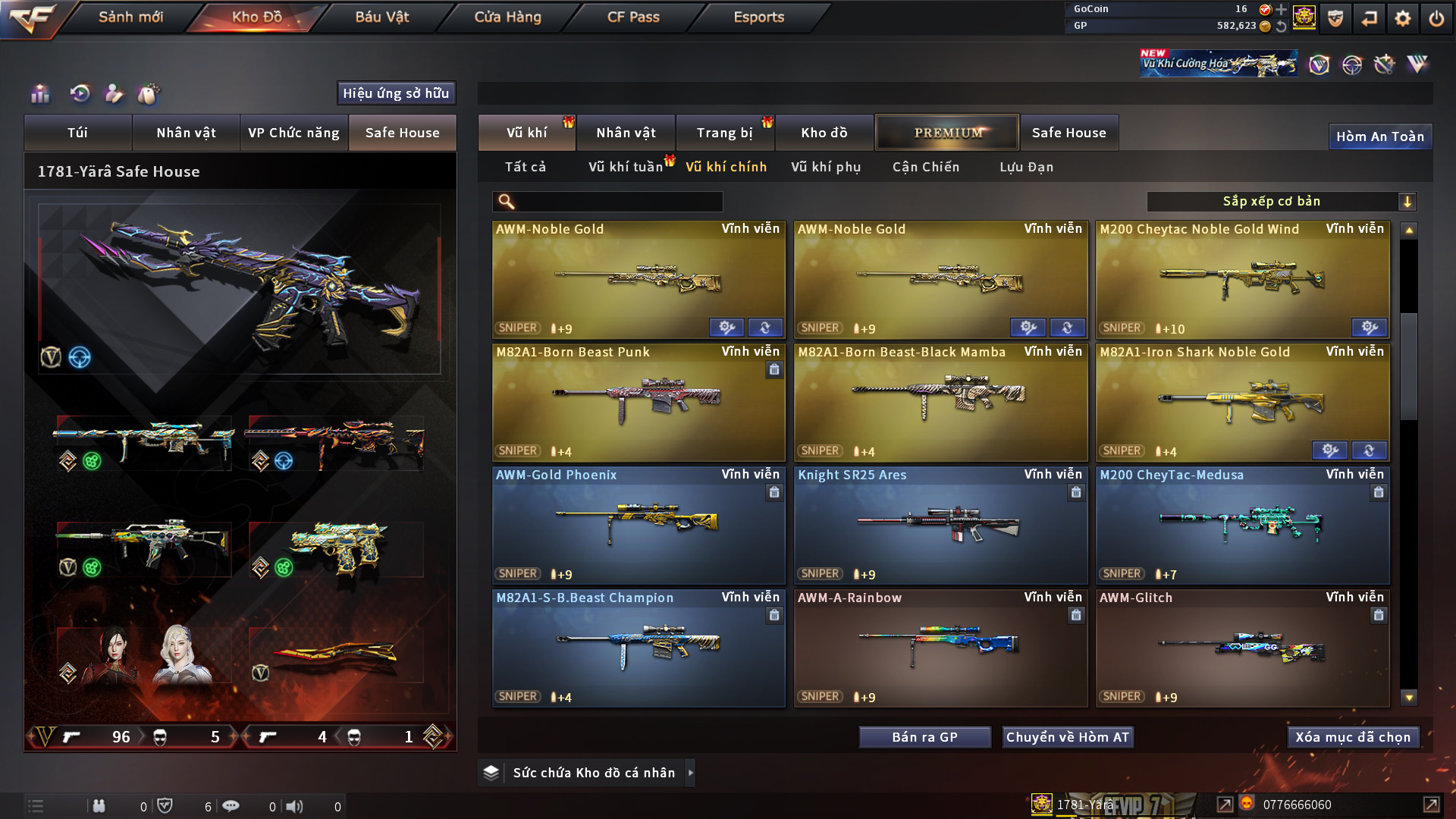
Task: Click Xóa mục đã chọn button
Action: [x=1353, y=737]
